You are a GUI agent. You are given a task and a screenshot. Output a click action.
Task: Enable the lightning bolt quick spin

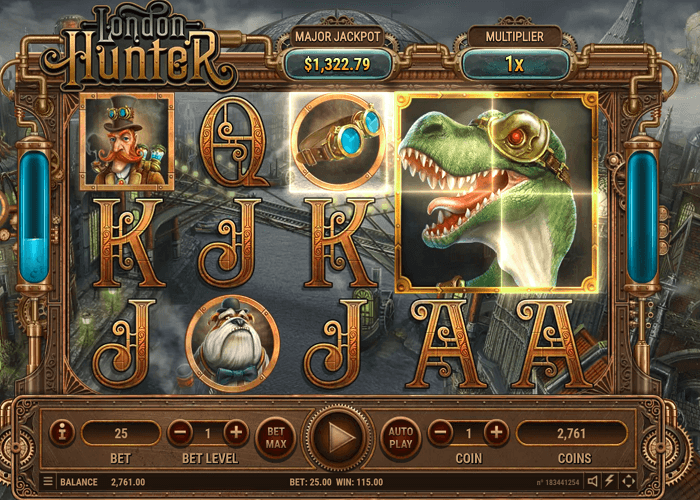[611, 482]
